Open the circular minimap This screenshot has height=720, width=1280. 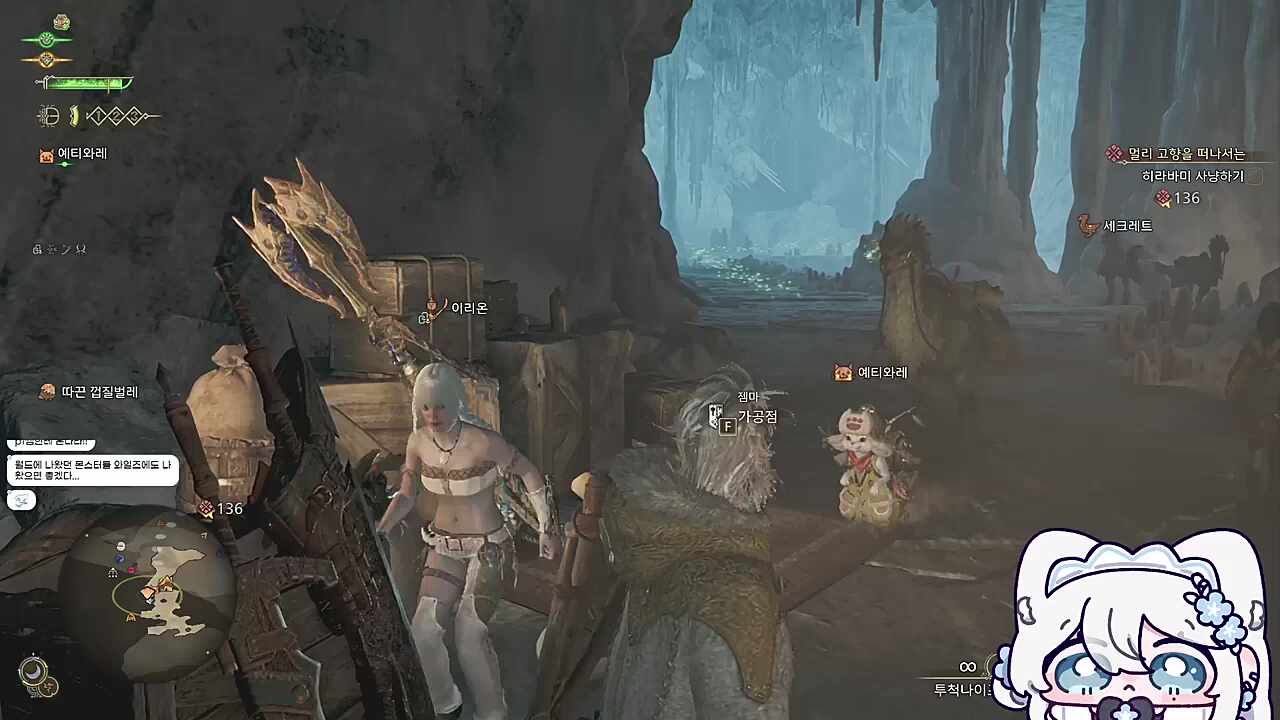pyautogui.click(x=147, y=597)
